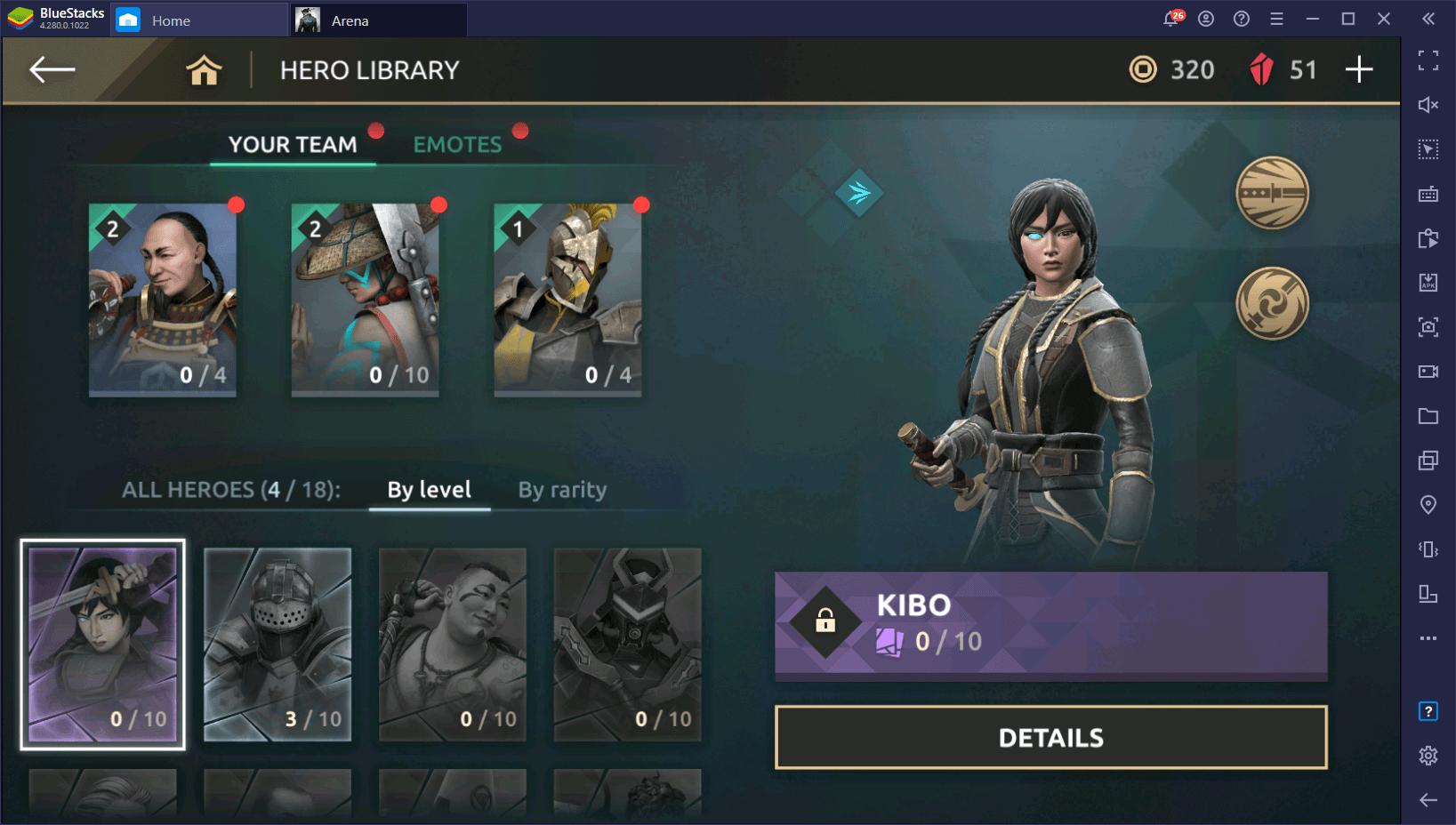Toggle BlueStacks fullscreen mode
The height and width of the screenshot is (825, 1456).
(1428, 60)
